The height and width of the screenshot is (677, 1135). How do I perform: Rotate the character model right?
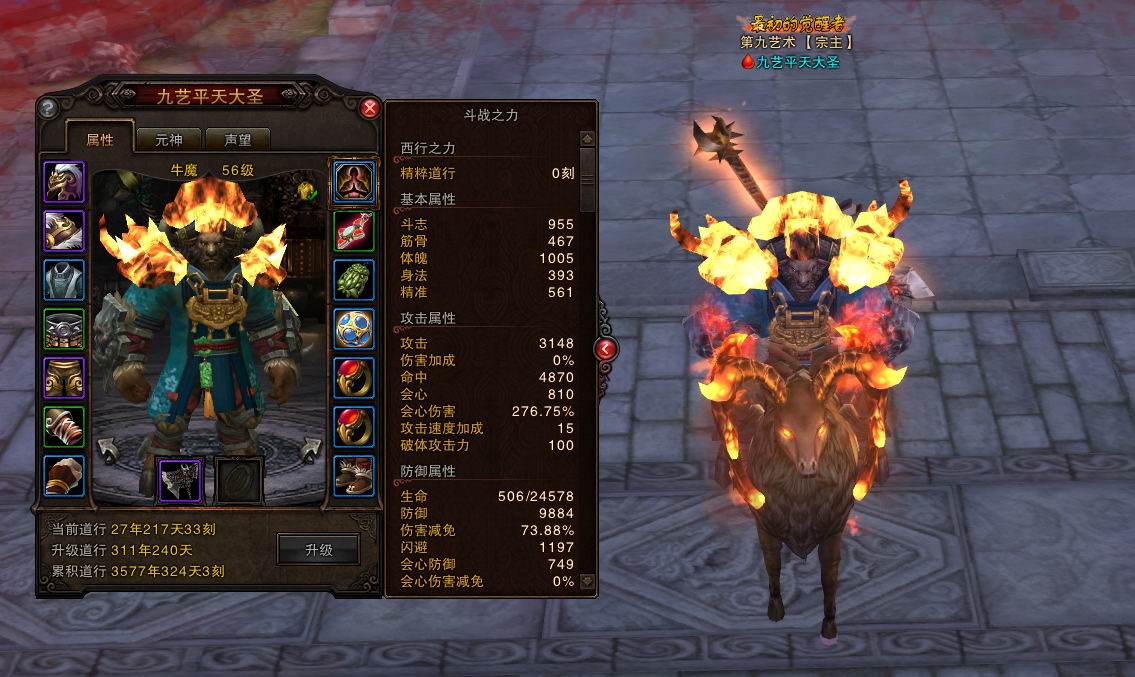coord(312,449)
